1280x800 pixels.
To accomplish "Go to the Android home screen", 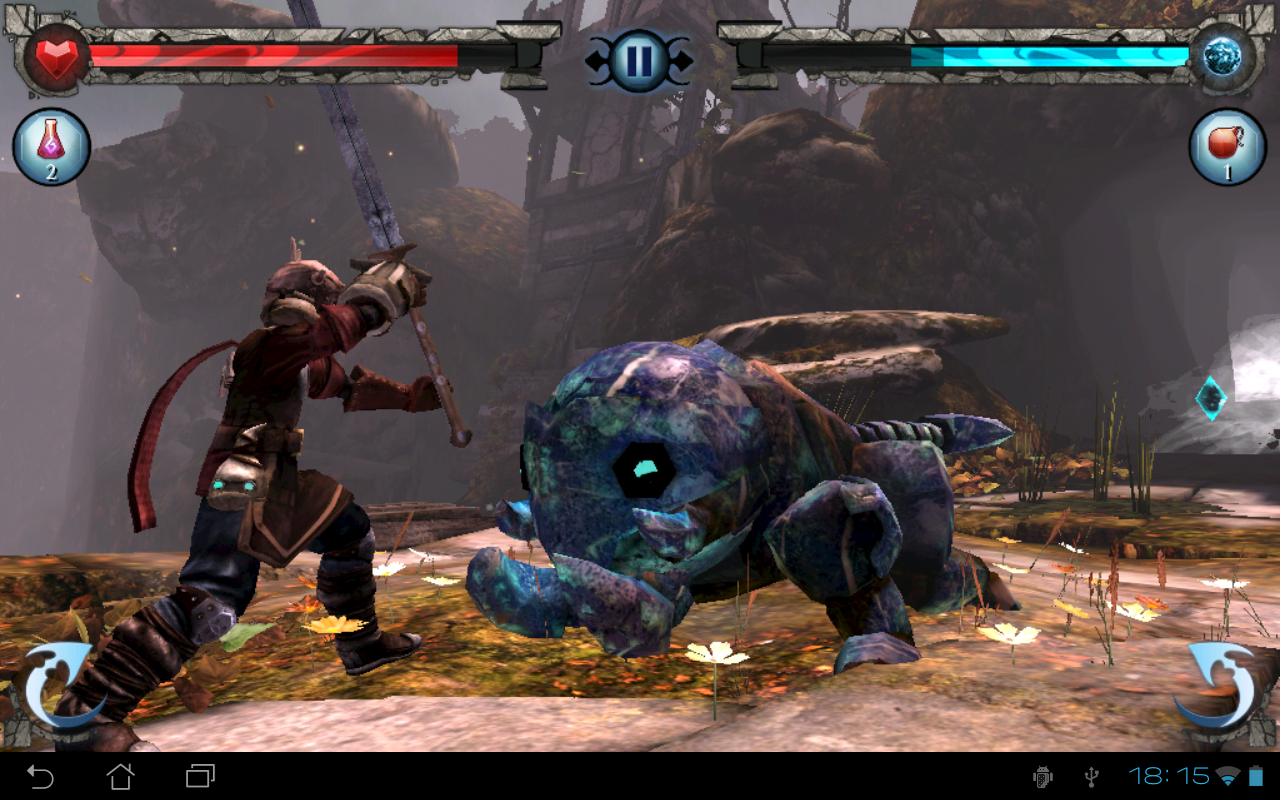I will click(121, 776).
